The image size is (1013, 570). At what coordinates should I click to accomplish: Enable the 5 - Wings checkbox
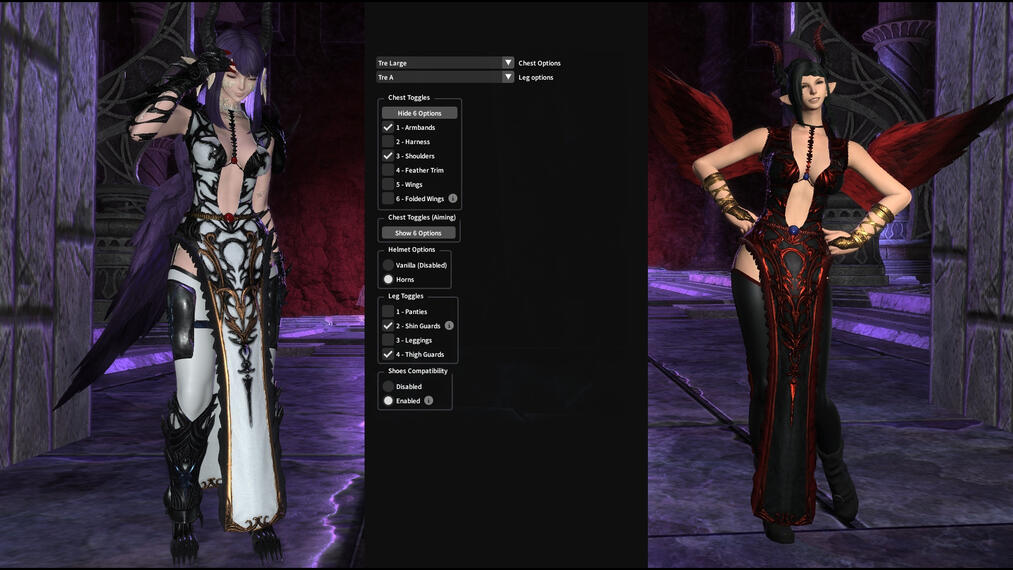(x=388, y=185)
